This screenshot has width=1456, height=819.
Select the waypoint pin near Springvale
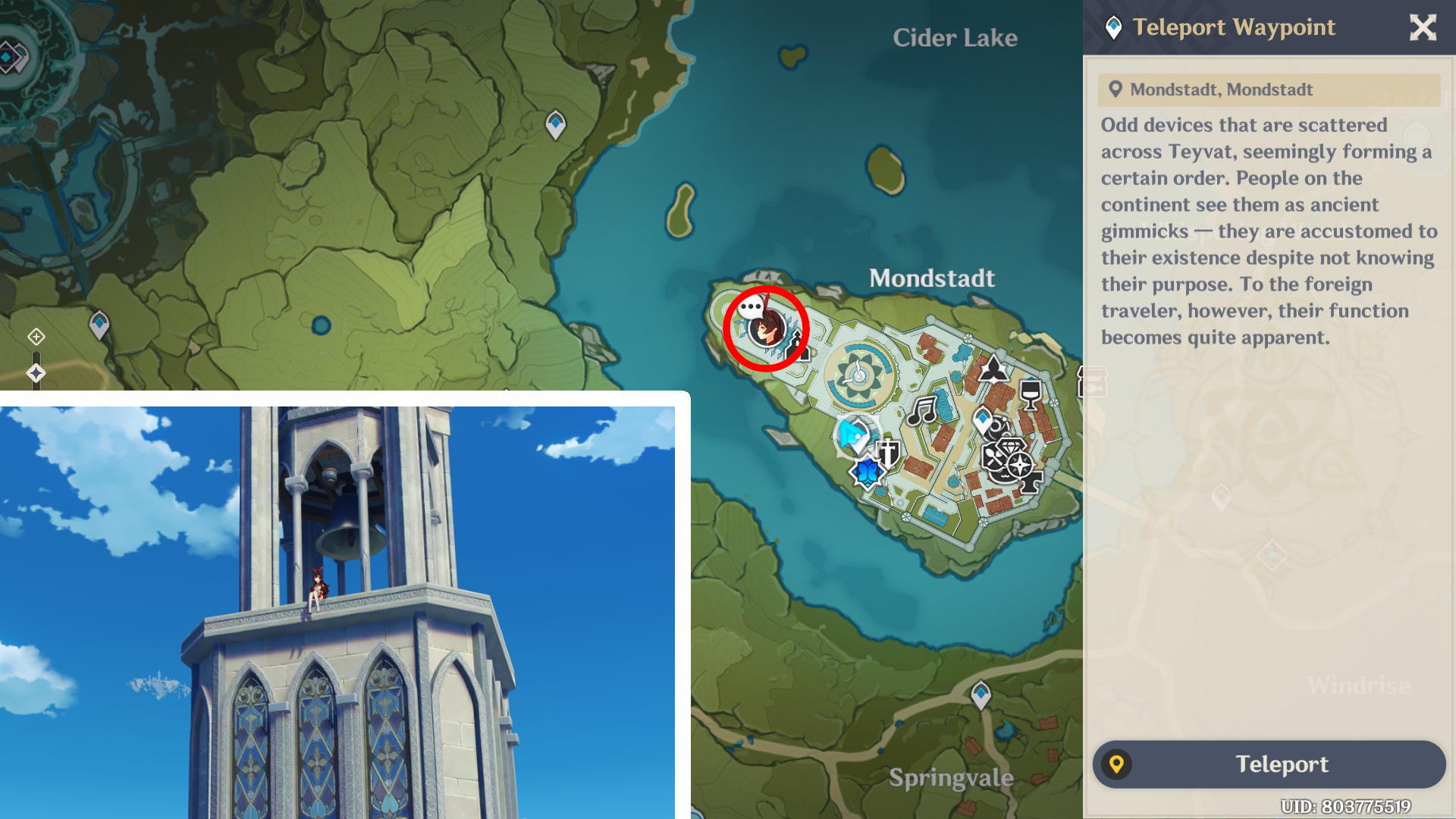981,692
